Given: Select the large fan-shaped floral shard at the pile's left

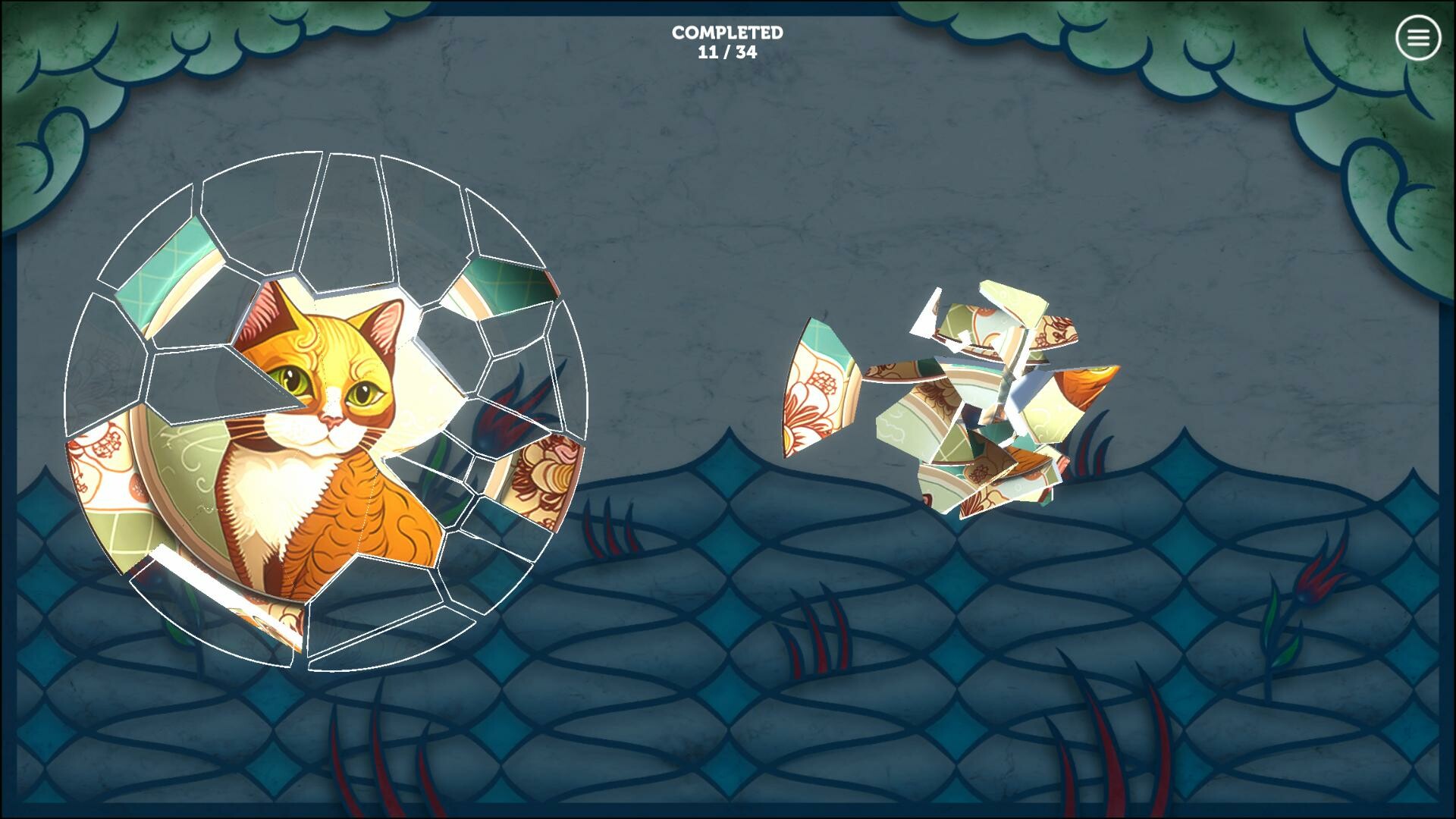Looking at the screenshot, I should coord(815,387).
